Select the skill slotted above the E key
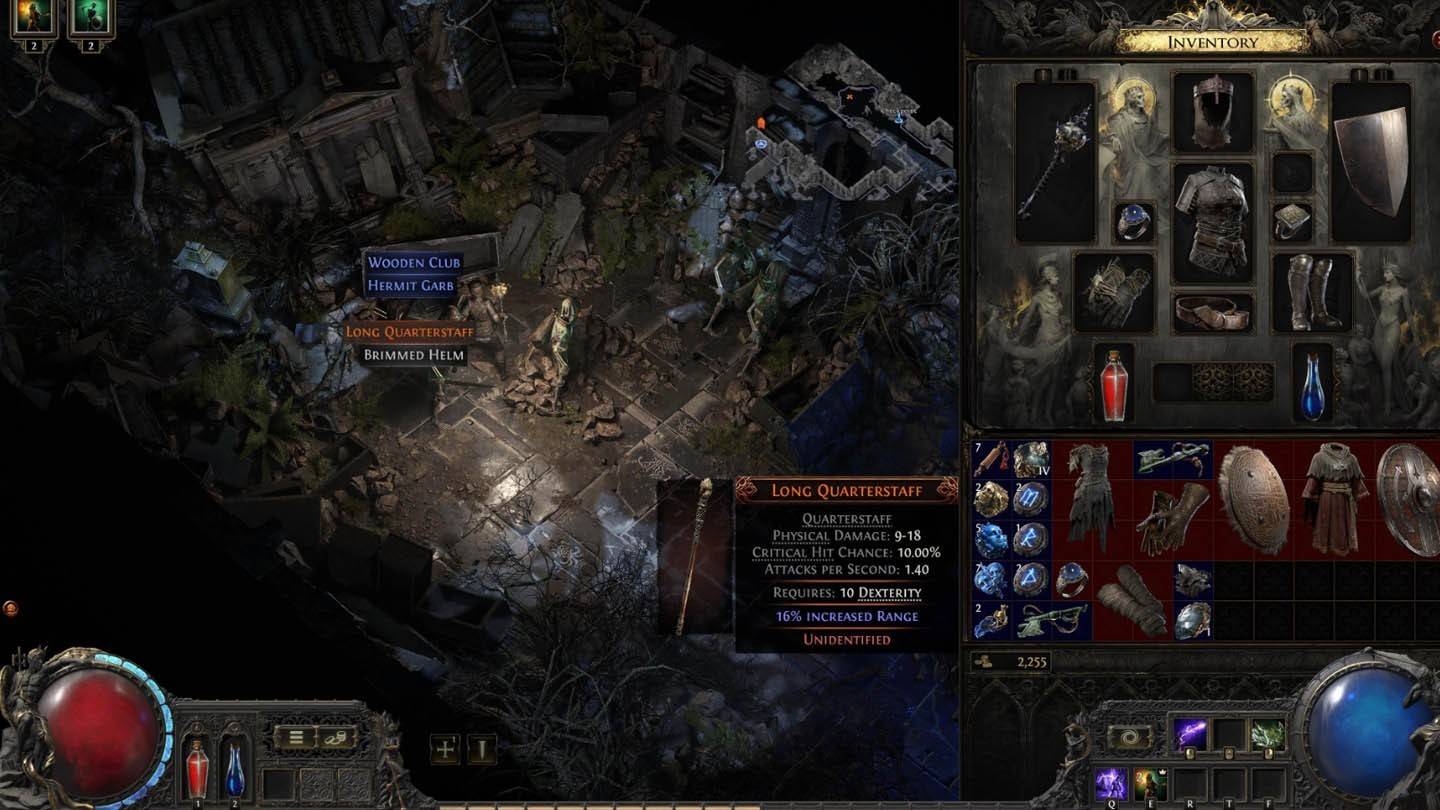 pyautogui.click(x=1149, y=782)
